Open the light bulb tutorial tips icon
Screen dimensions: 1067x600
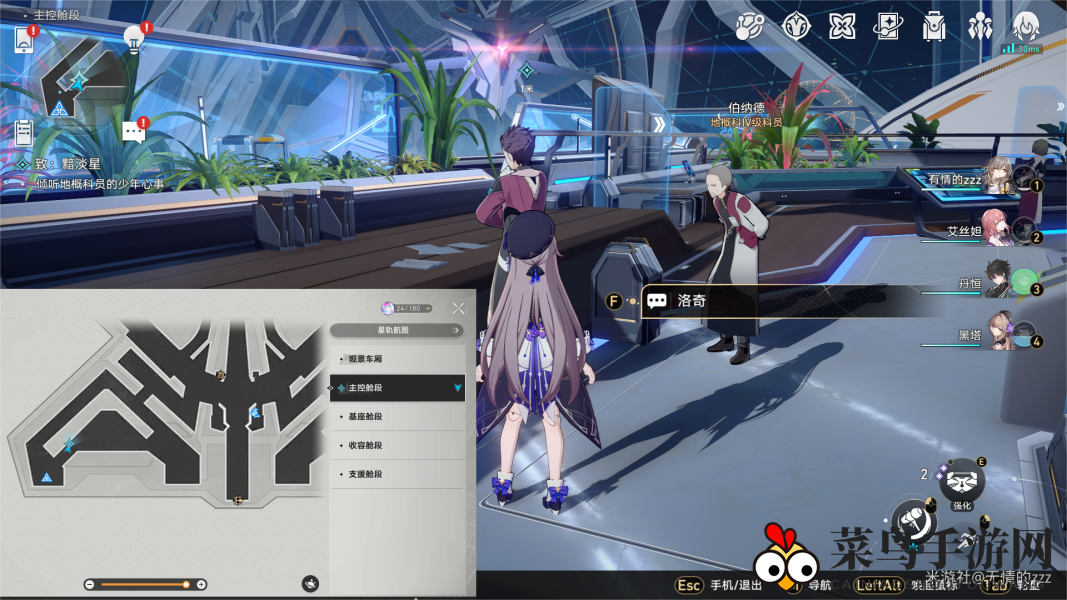133,38
